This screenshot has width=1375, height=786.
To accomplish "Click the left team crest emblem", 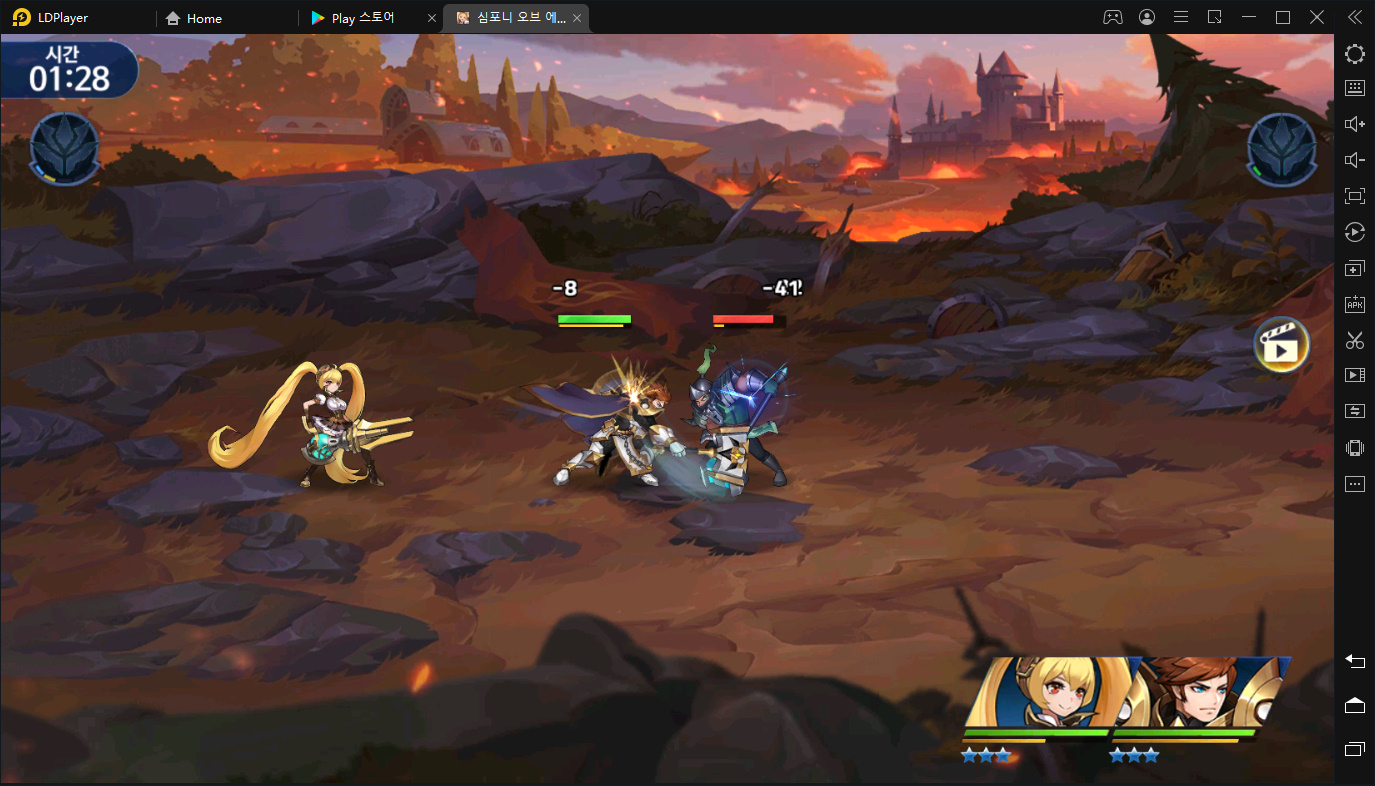I will pyautogui.click(x=65, y=149).
